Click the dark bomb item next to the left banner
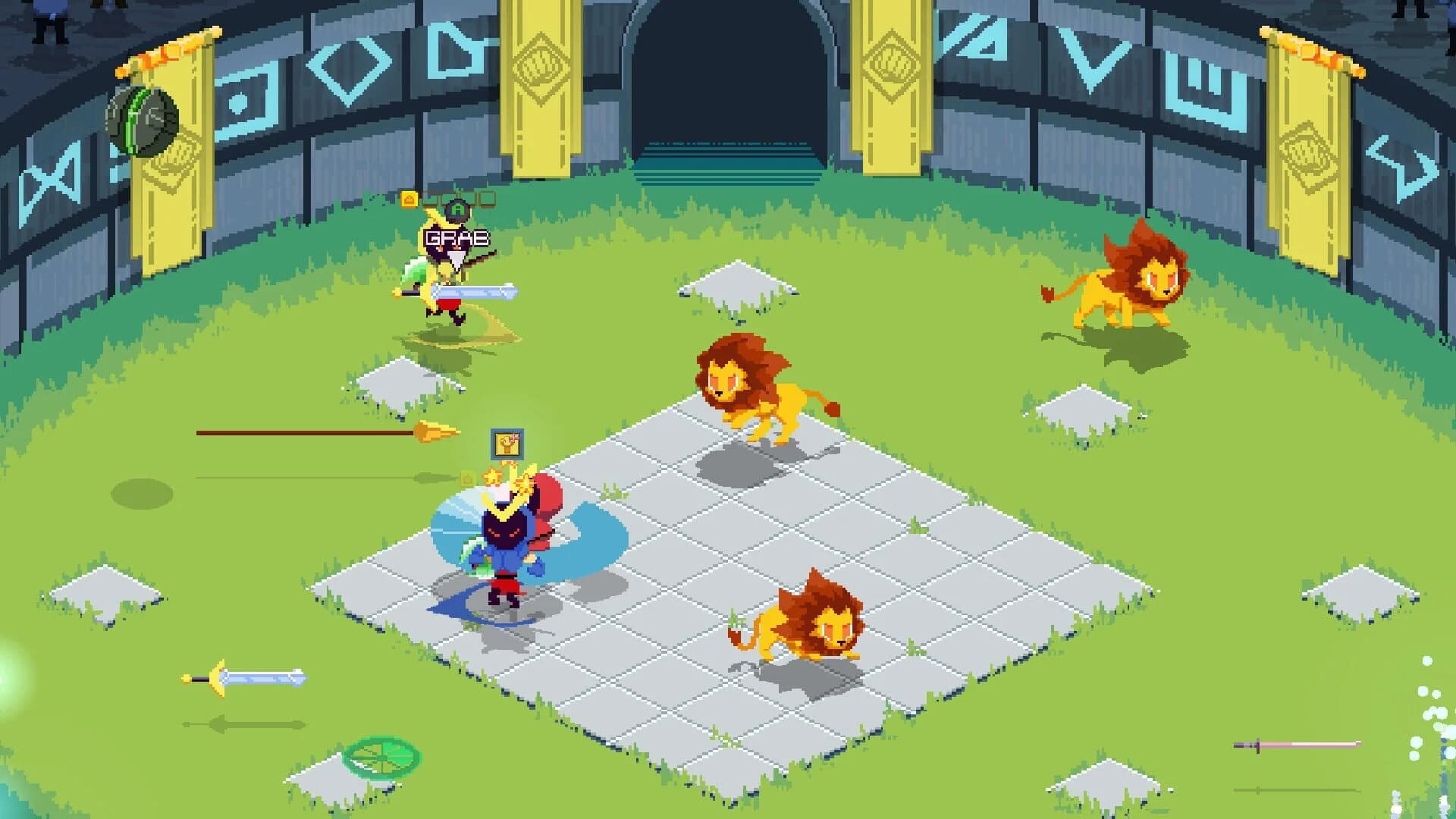This screenshot has width=1456, height=819. [144, 121]
